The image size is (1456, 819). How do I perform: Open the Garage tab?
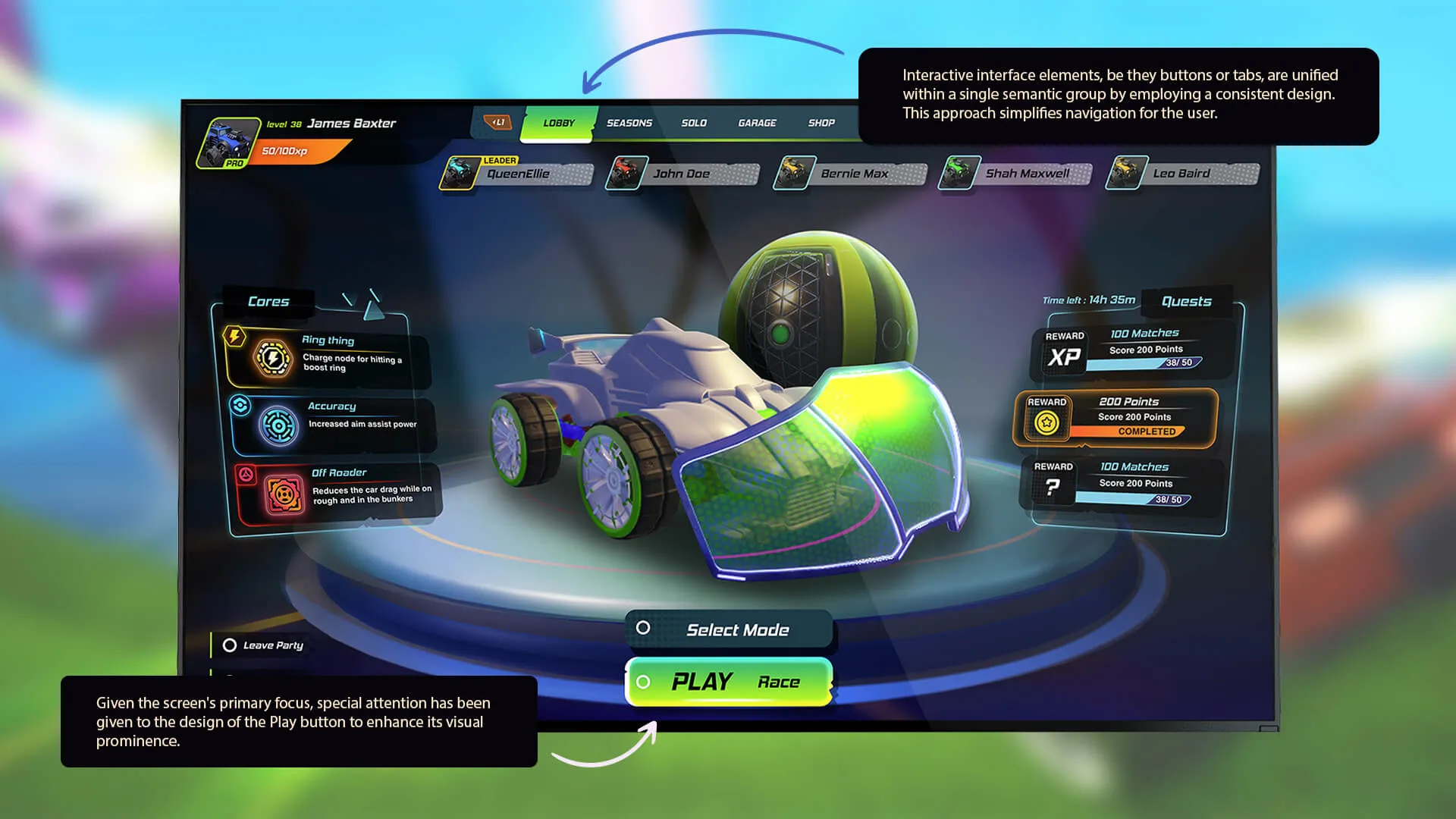point(758,123)
